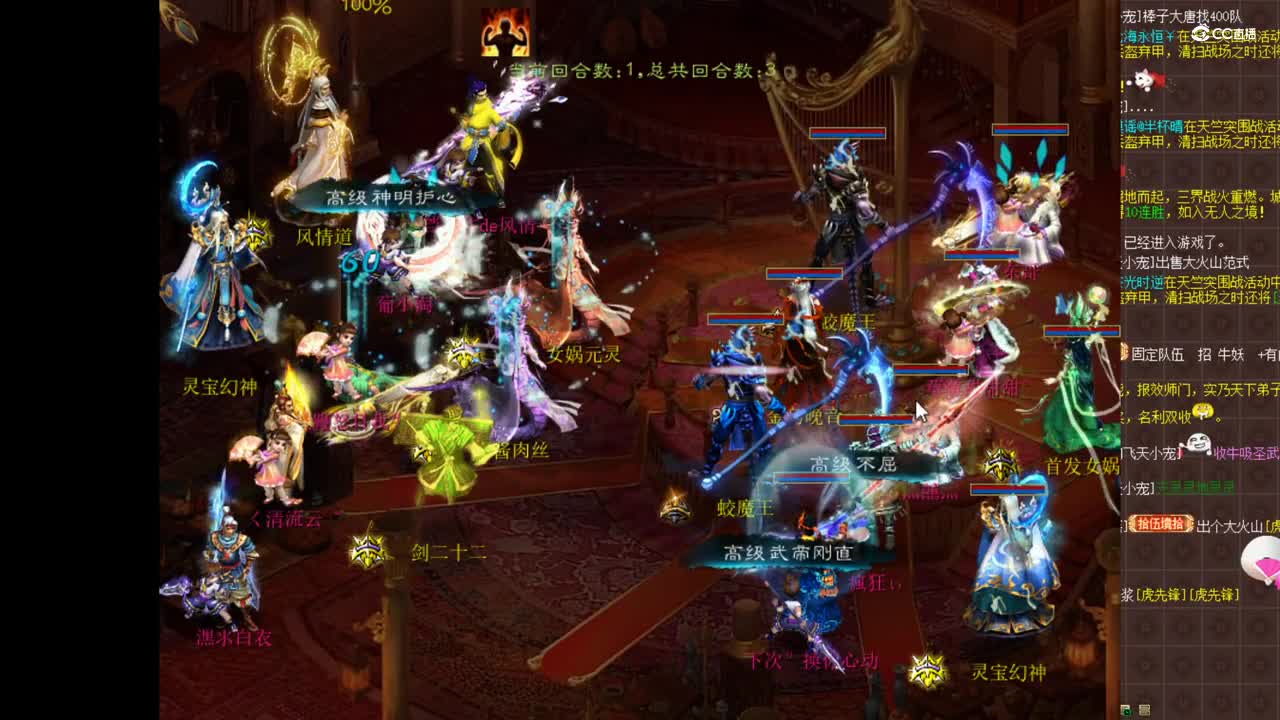The height and width of the screenshot is (720, 1280).
Task: Select the player named 风情道
Action: pos(323,236)
